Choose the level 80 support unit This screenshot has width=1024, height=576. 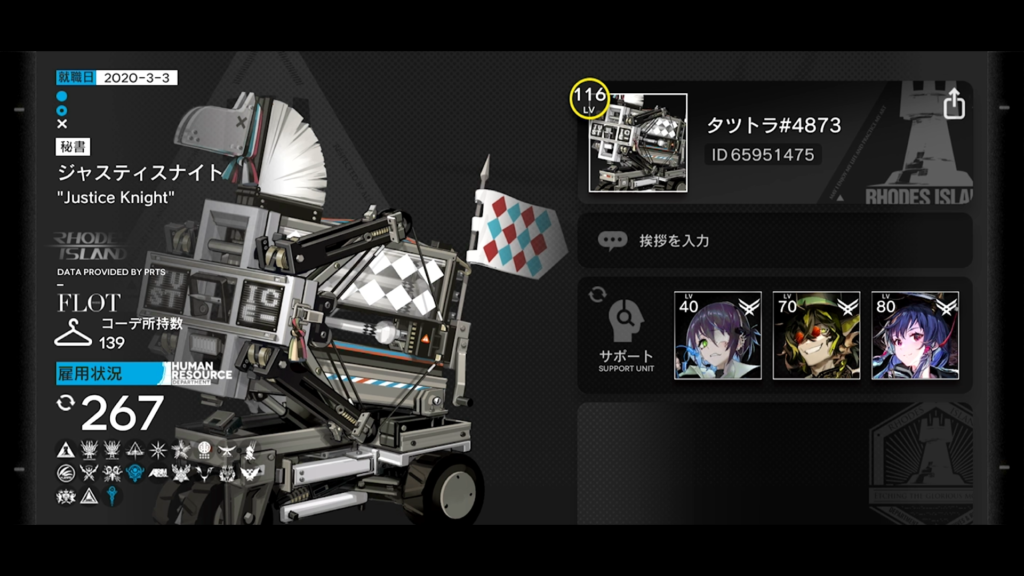(x=914, y=336)
